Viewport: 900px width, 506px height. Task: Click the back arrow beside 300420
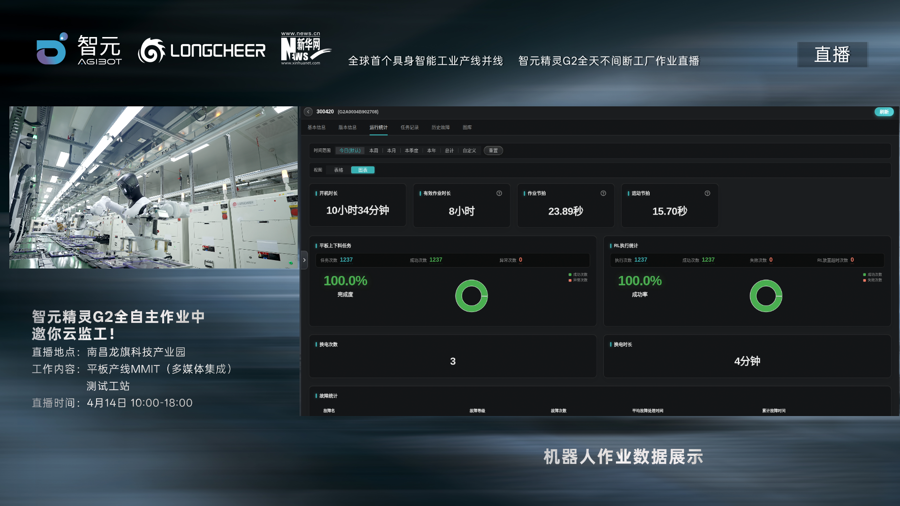click(x=308, y=112)
